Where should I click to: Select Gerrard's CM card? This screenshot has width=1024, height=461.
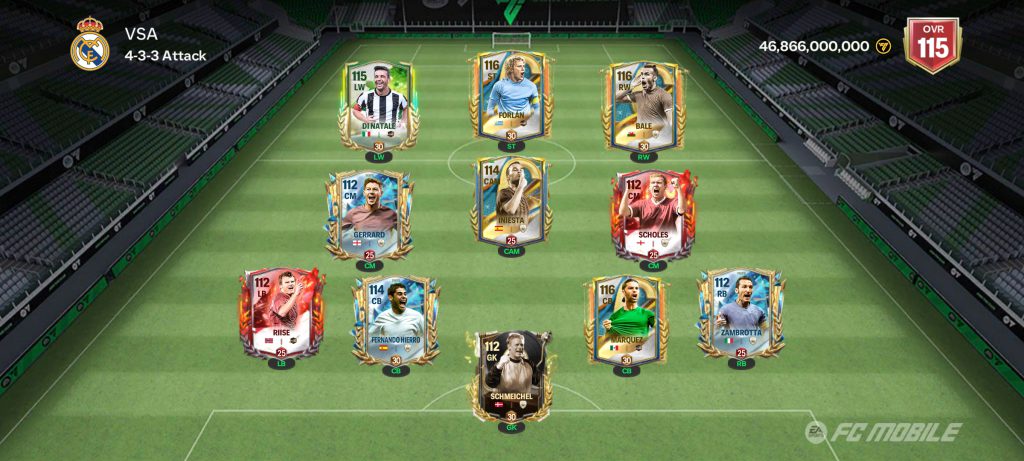pos(368,212)
